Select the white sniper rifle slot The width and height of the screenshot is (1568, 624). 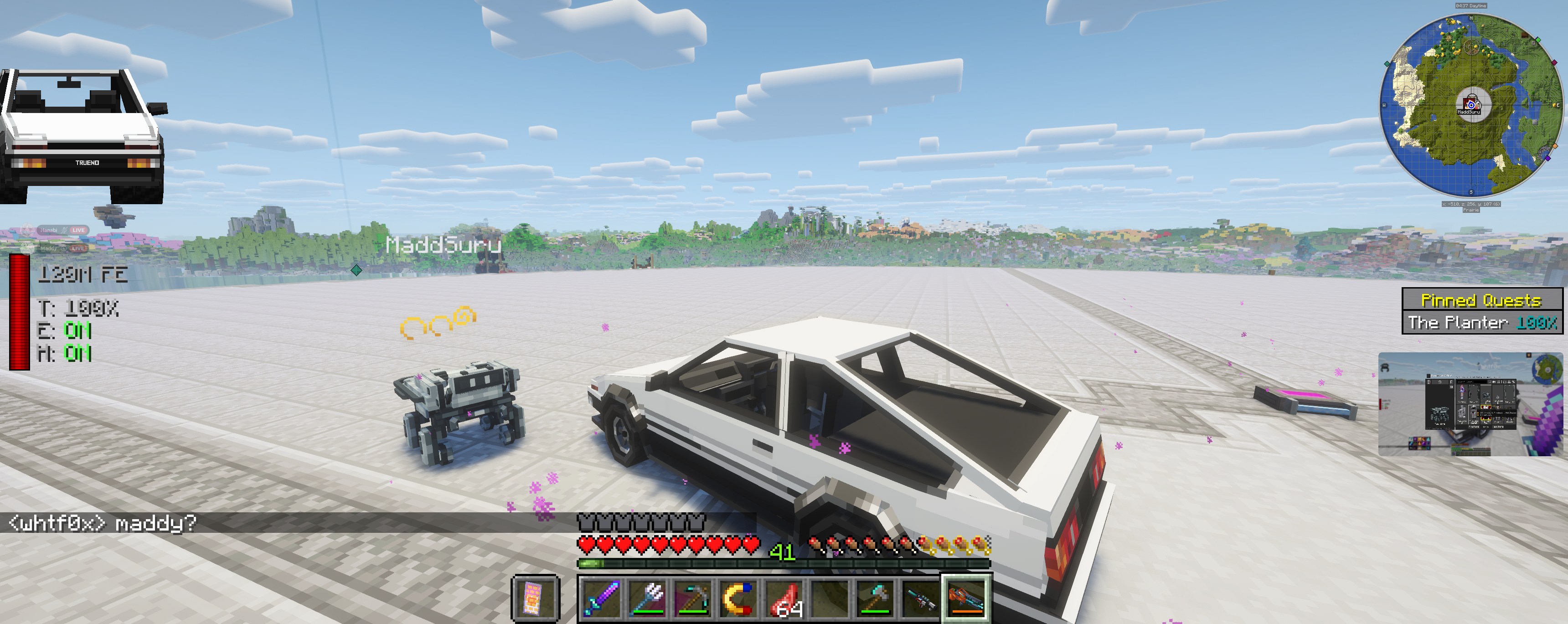(x=921, y=598)
